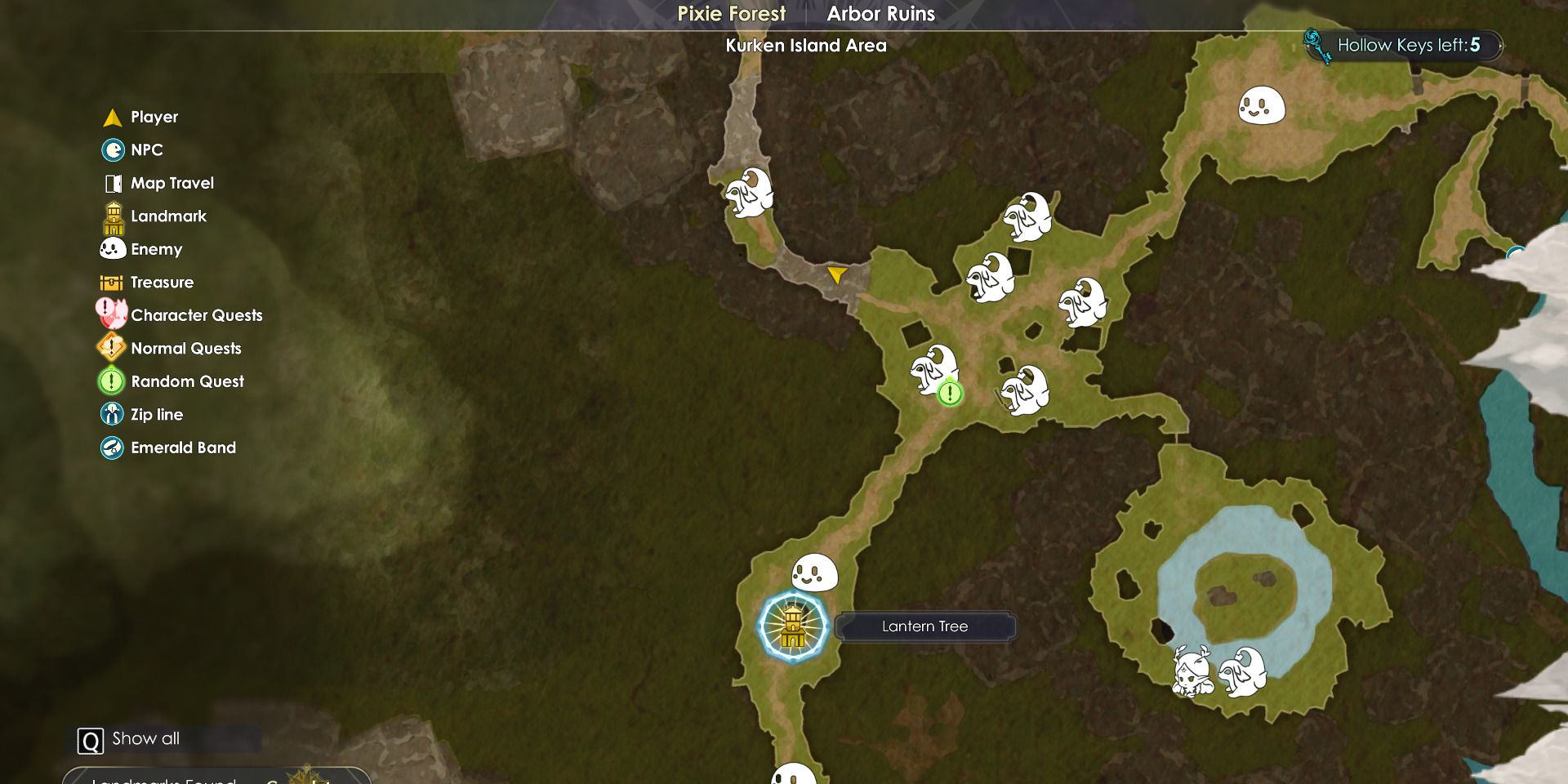Switch to the Pixie Forest tab

(x=731, y=14)
